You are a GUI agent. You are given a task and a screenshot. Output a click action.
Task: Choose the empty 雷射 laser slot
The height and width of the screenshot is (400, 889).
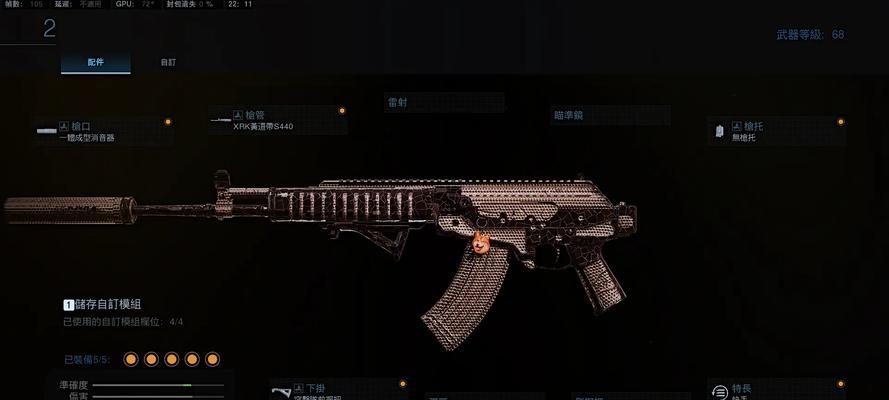coord(444,103)
